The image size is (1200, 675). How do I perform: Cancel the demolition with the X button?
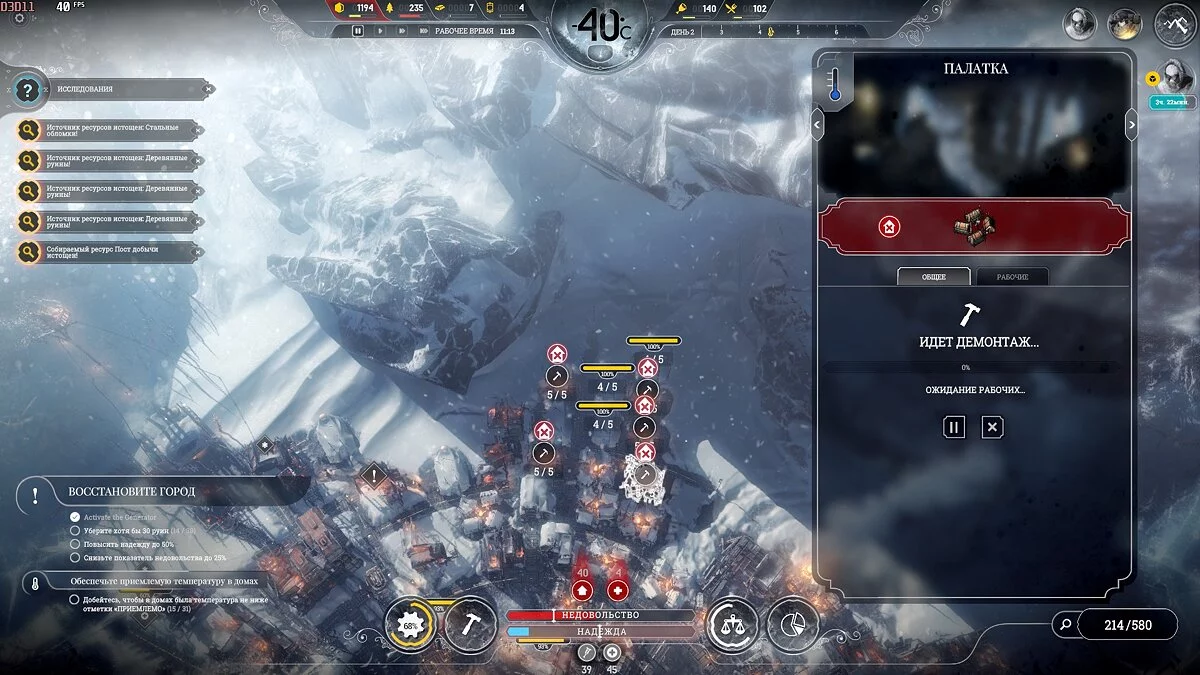point(991,427)
